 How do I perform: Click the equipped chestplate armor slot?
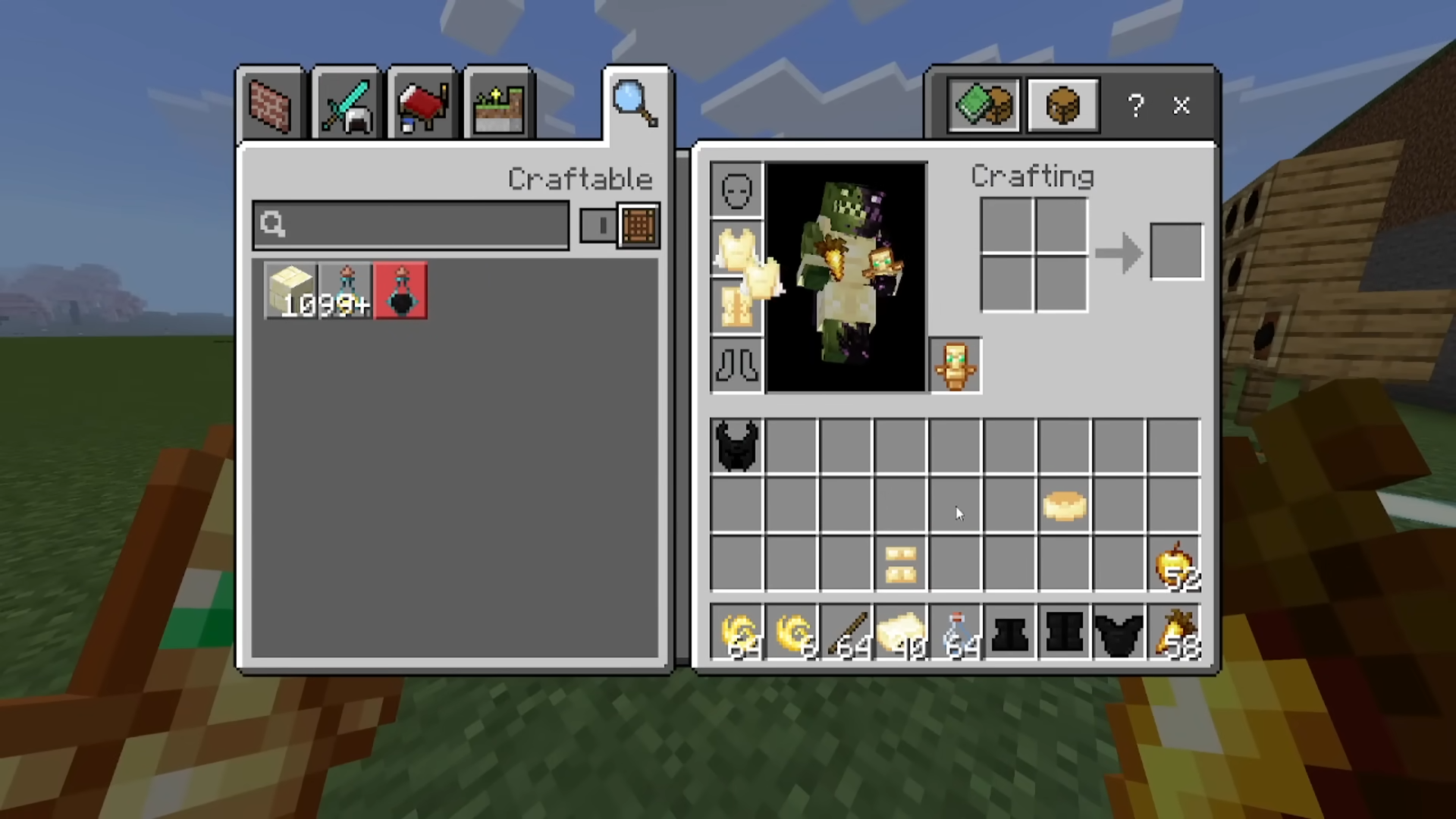pos(736,248)
